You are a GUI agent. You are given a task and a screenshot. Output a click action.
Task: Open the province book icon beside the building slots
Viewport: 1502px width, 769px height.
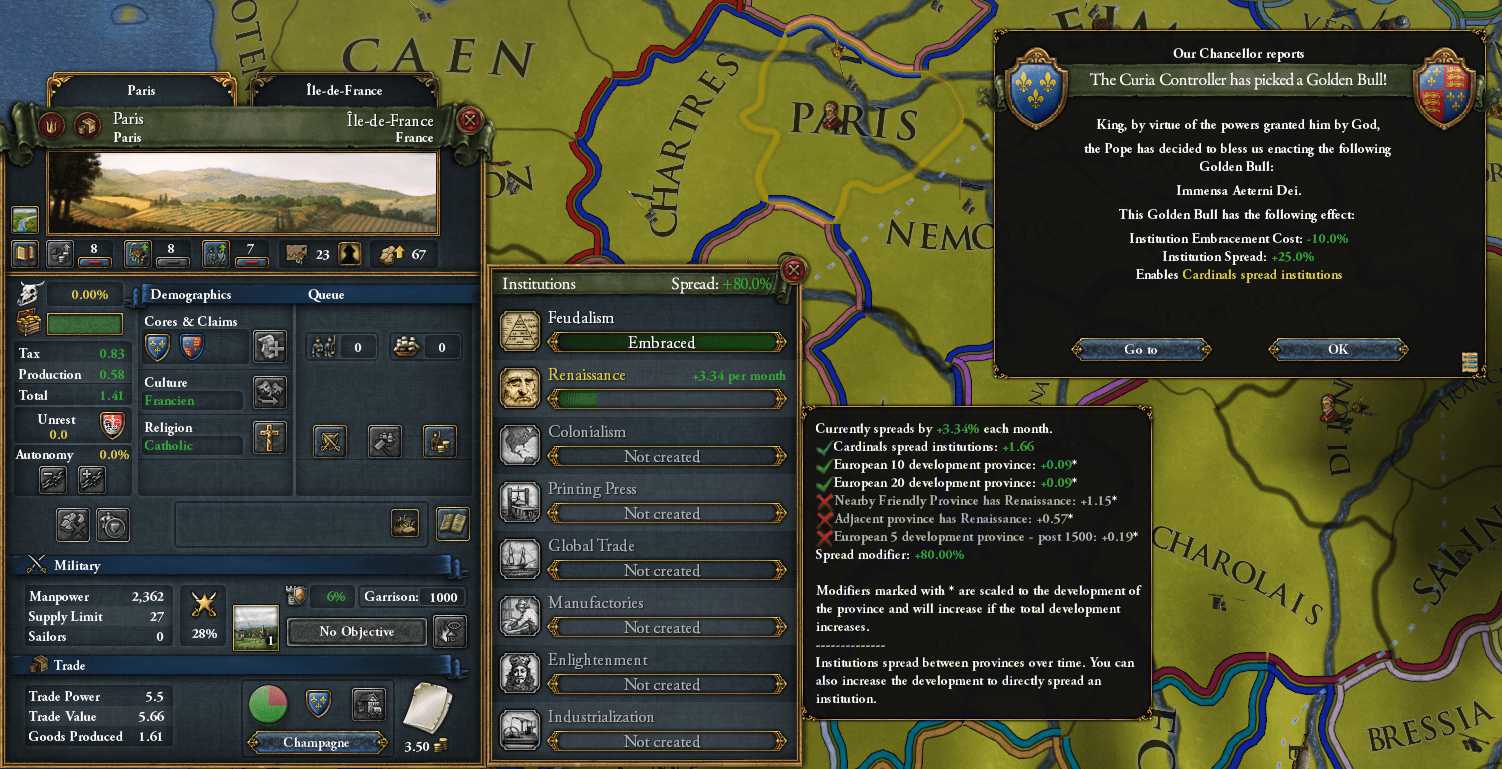pos(453,522)
